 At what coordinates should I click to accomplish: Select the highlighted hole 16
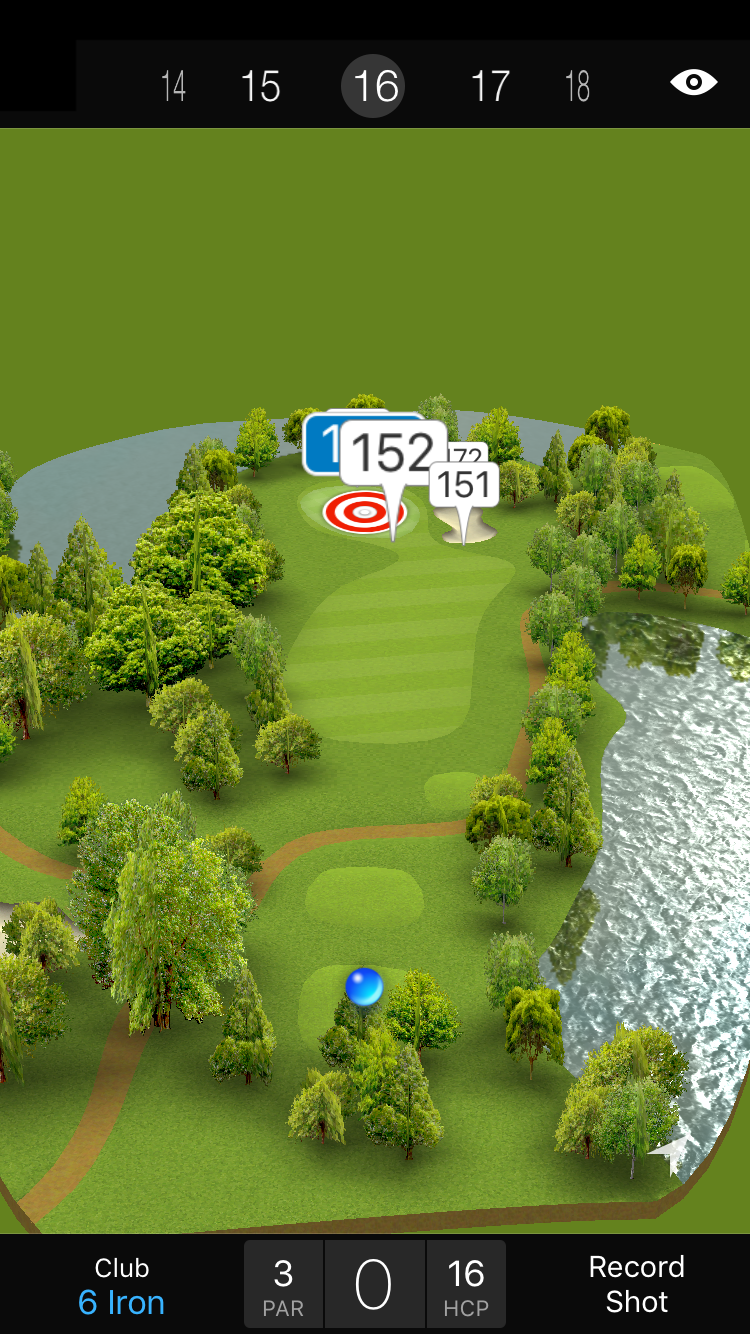375,86
